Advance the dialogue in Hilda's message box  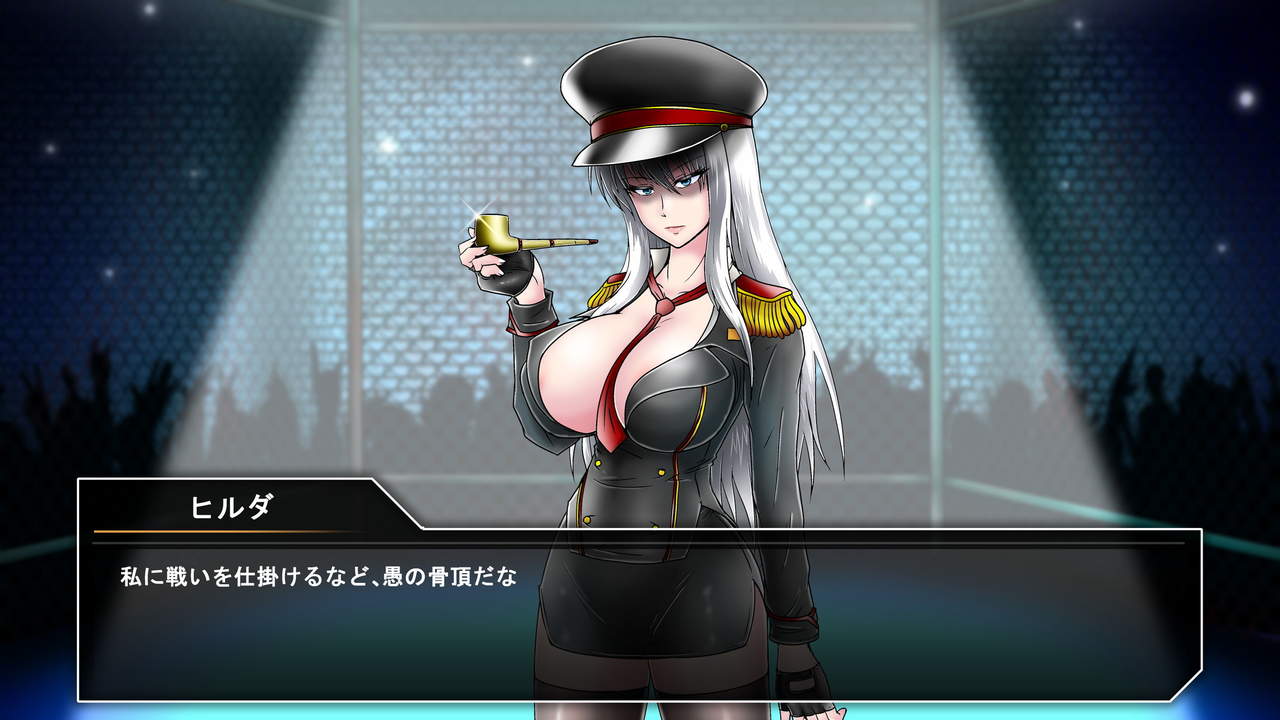pos(640,620)
